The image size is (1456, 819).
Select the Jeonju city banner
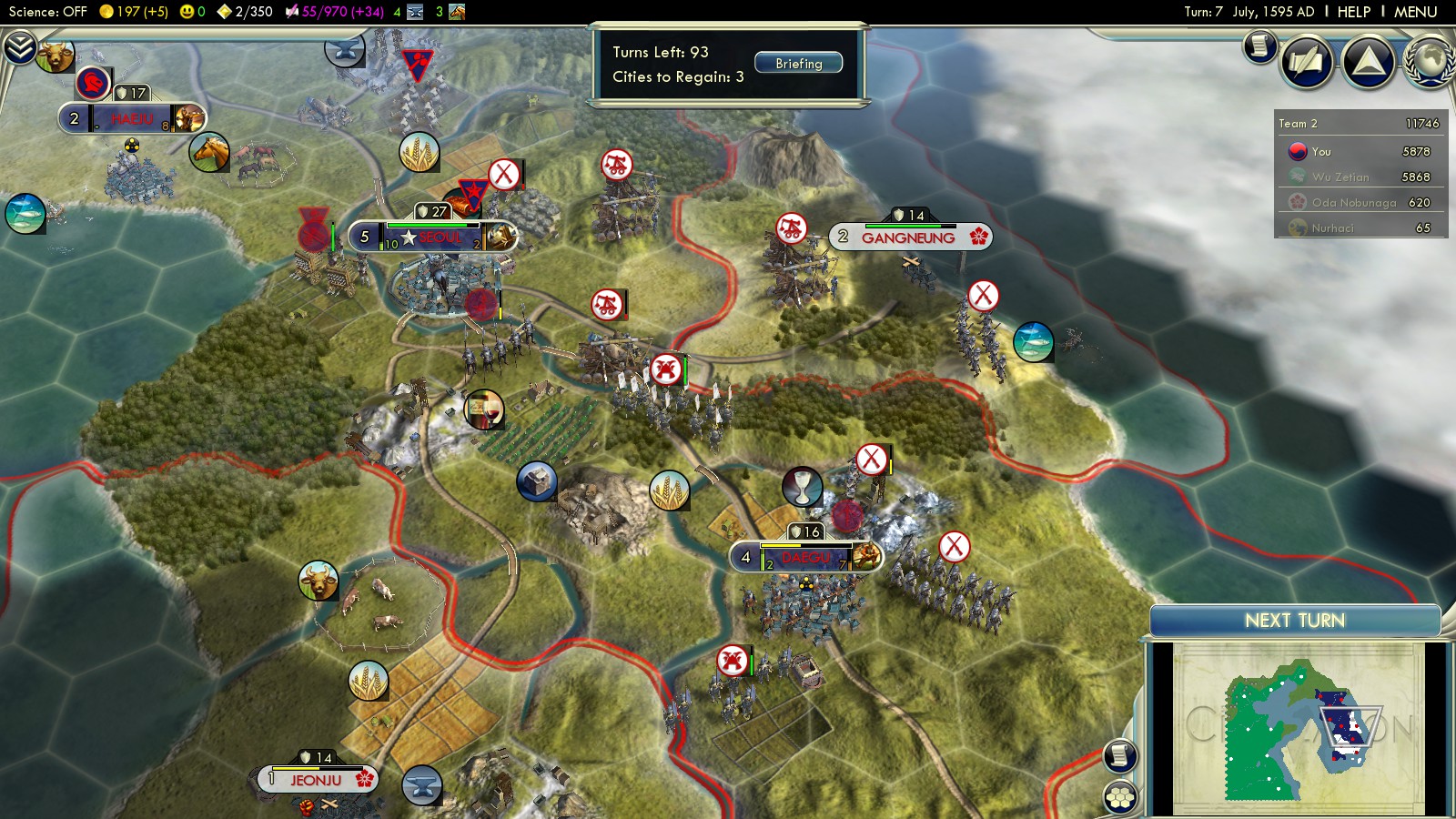(x=317, y=780)
